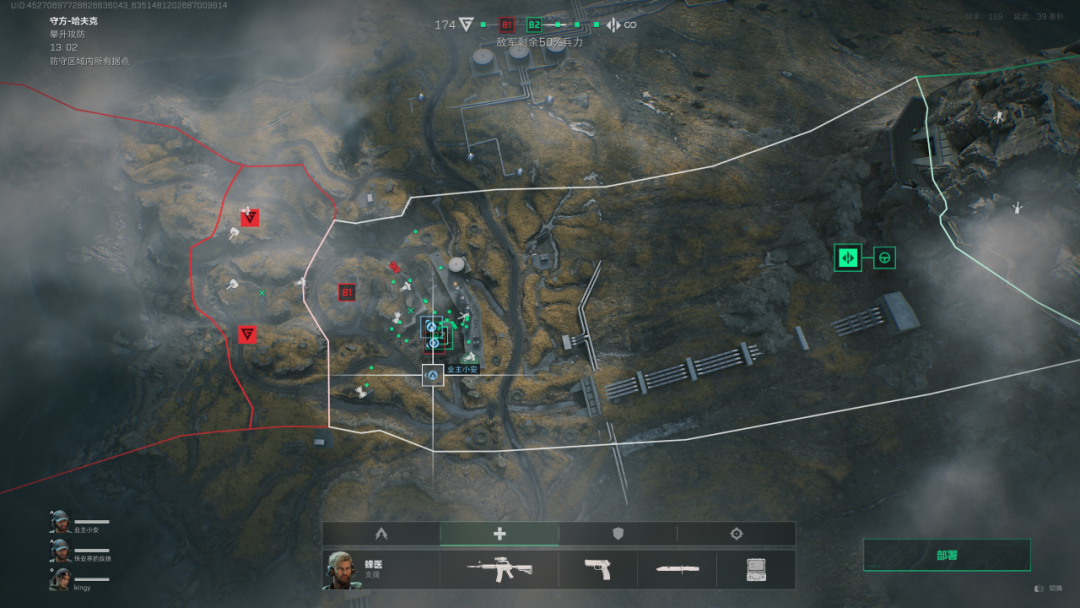The width and height of the screenshot is (1080, 608).
Task: Select the red B1 objective marker on map
Action: [x=347, y=293]
